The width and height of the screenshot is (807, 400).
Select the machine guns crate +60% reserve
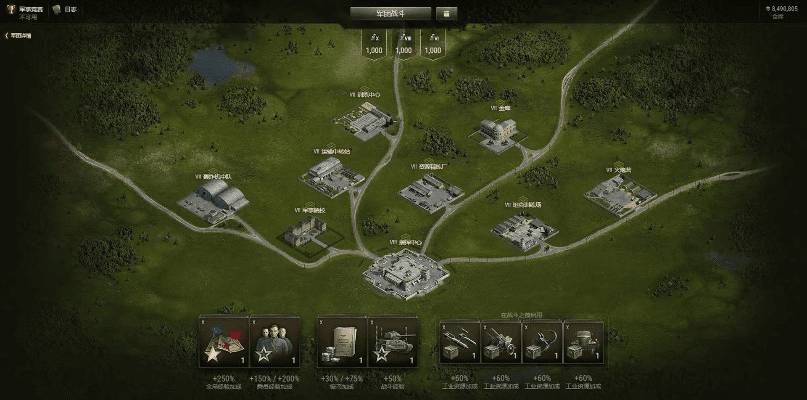click(x=460, y=343)
